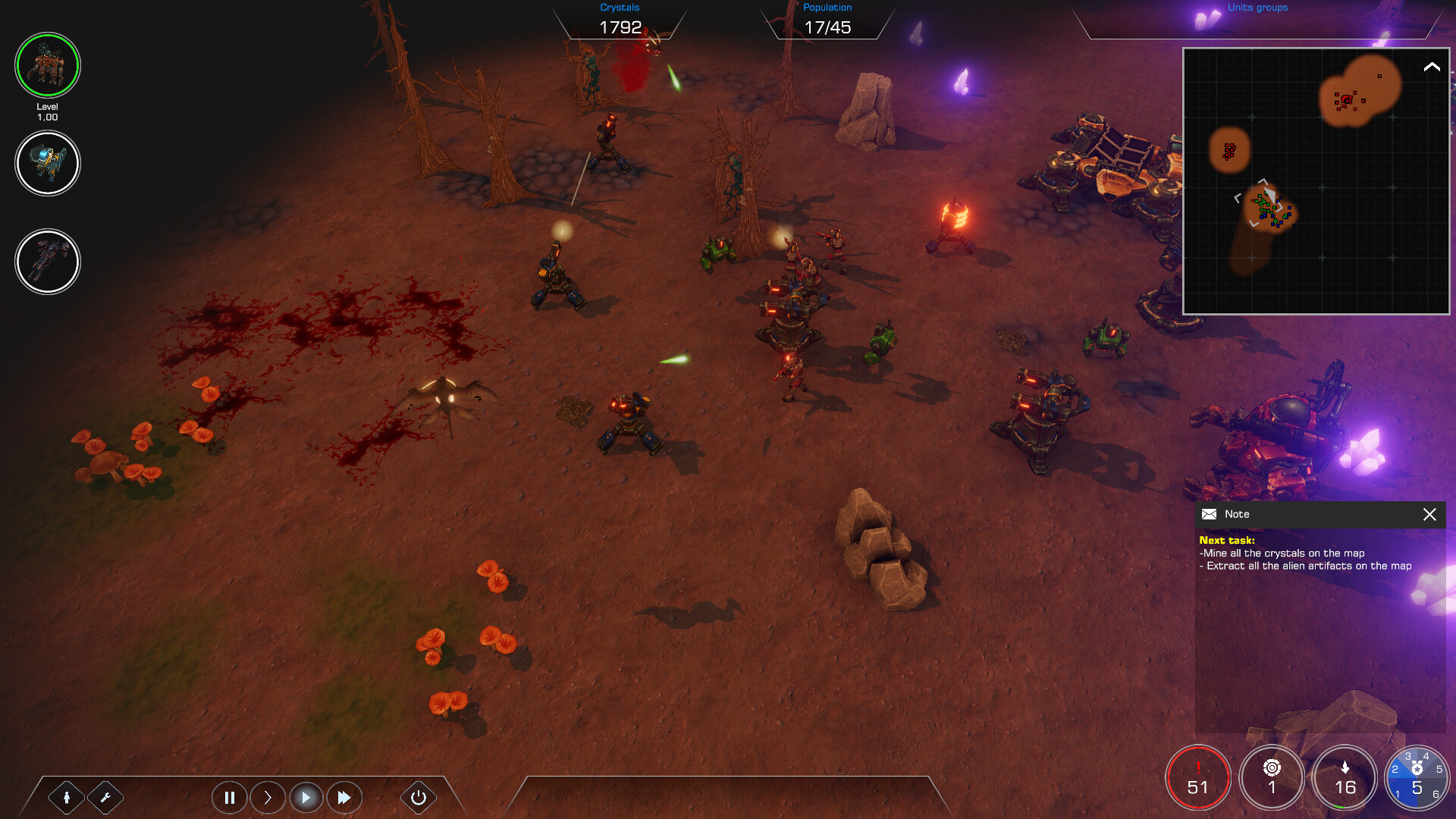Click the timer icon on the group wheel

pos(1417,767)
